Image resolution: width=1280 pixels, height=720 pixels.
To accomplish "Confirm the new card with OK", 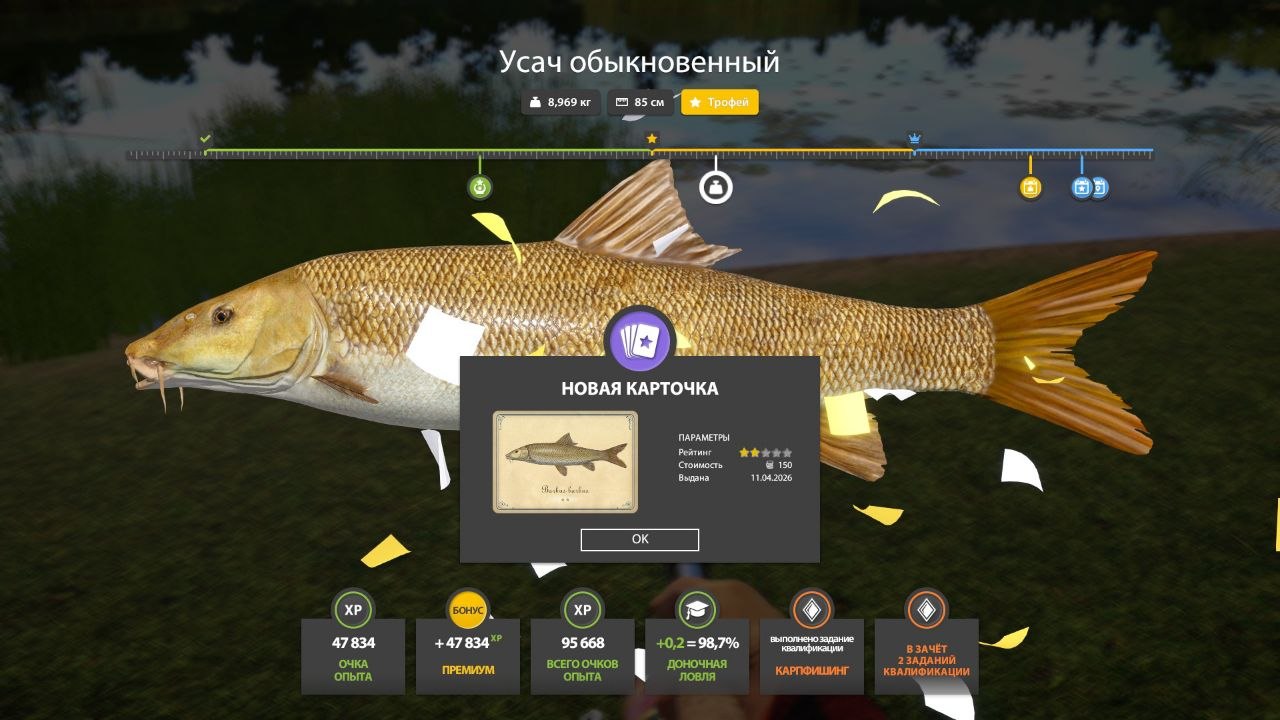I will point(640,540).
